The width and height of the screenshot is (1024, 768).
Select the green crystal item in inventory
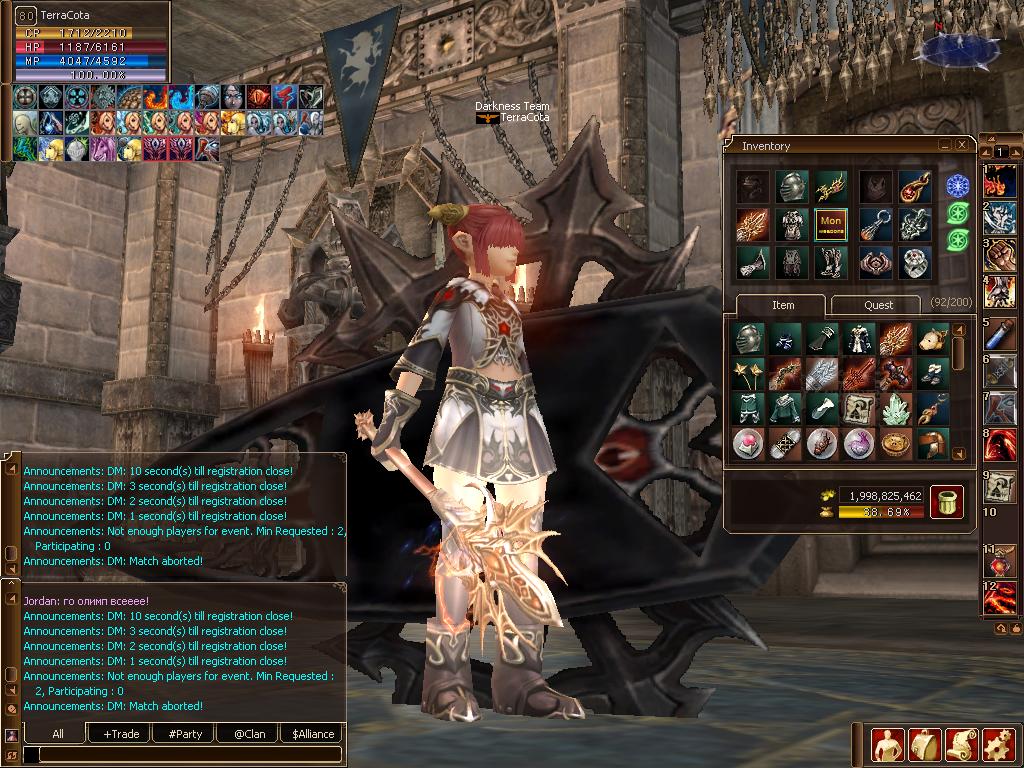896,408
